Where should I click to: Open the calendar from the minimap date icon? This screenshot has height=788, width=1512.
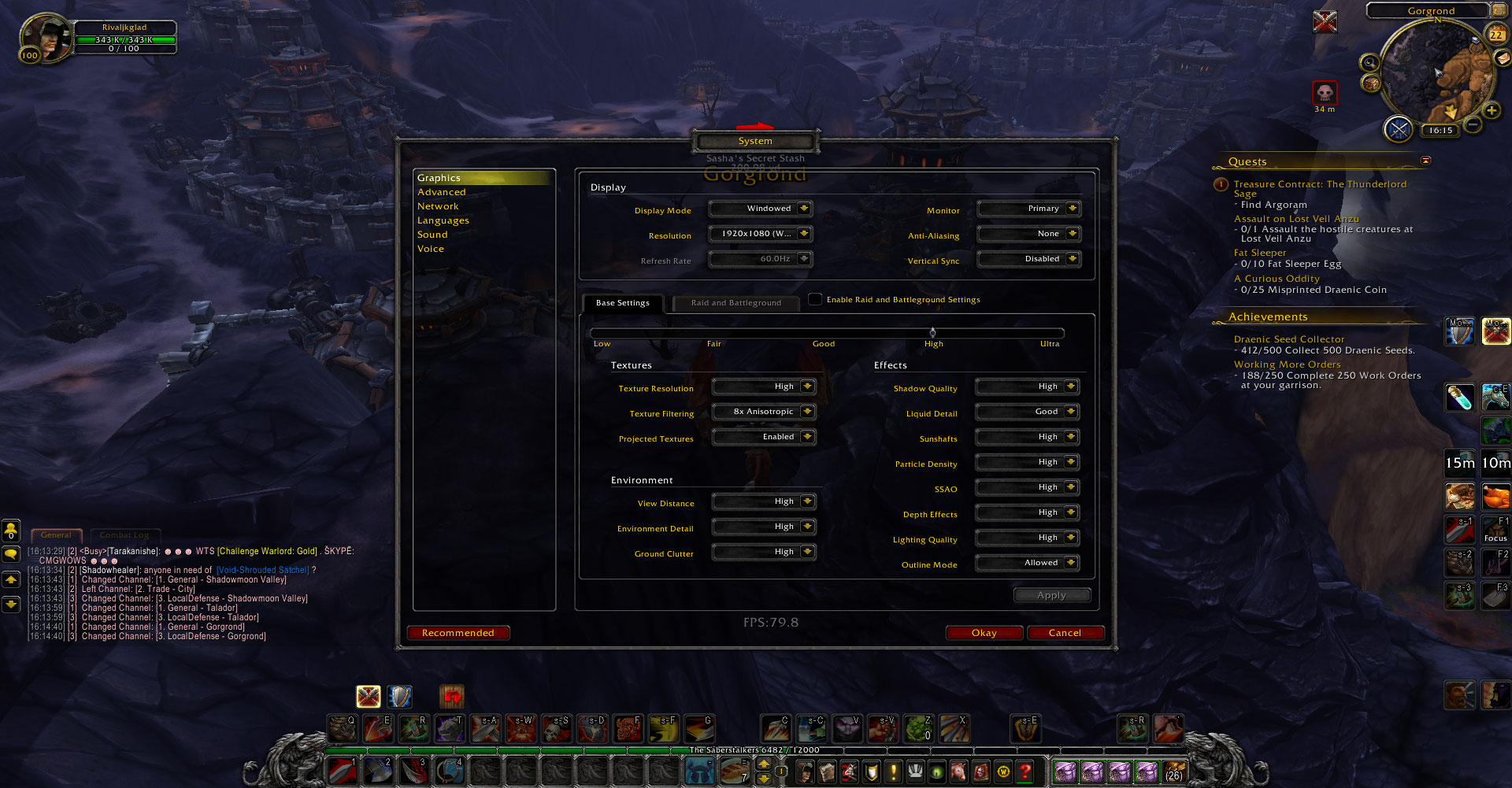(x=1496, y=35)
